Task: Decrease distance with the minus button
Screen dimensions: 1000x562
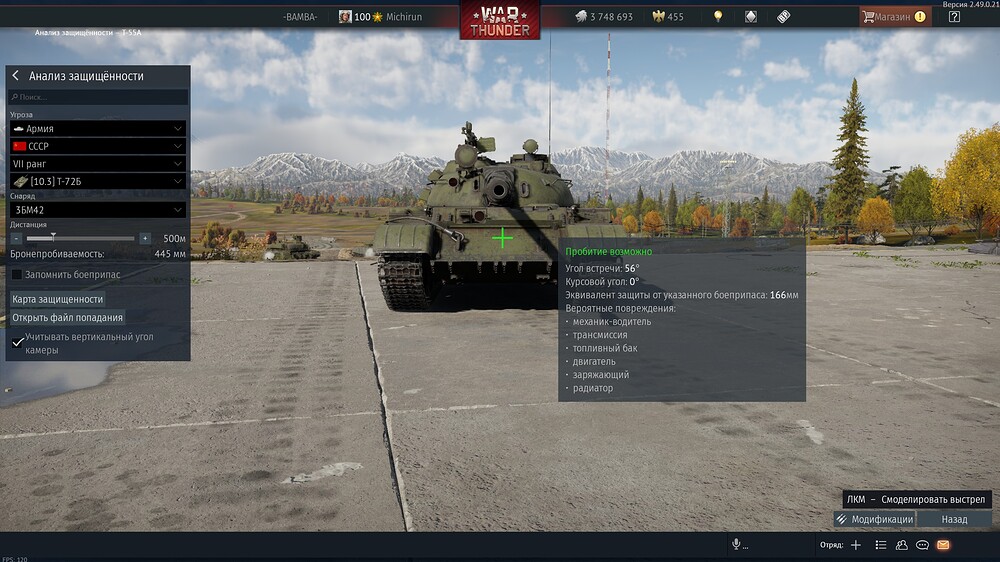Action: coord(16,239)
